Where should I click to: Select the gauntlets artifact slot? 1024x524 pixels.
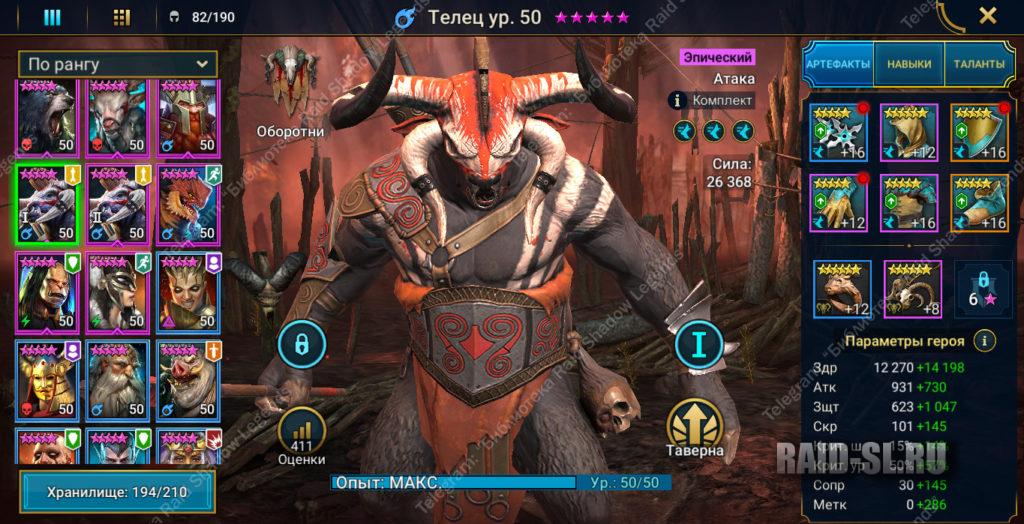[x=838, y=203]
